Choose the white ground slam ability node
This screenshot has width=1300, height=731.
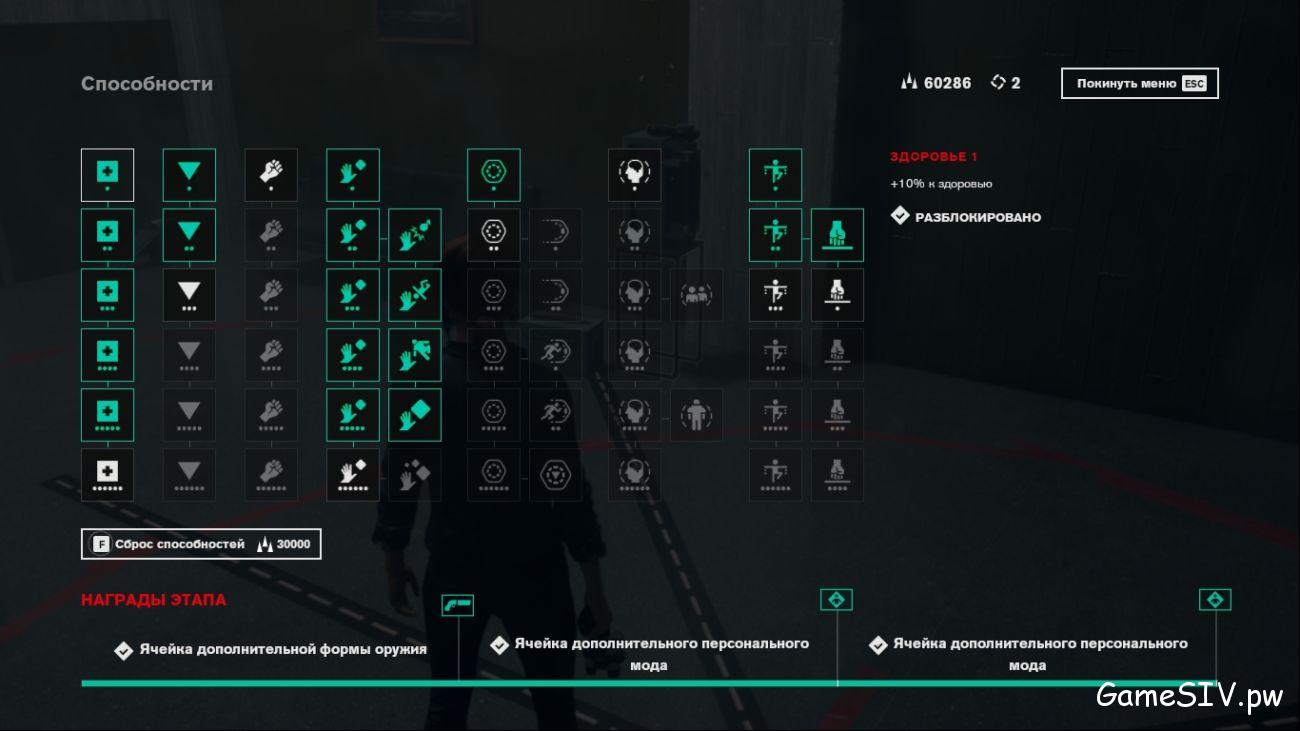point(837,295)
